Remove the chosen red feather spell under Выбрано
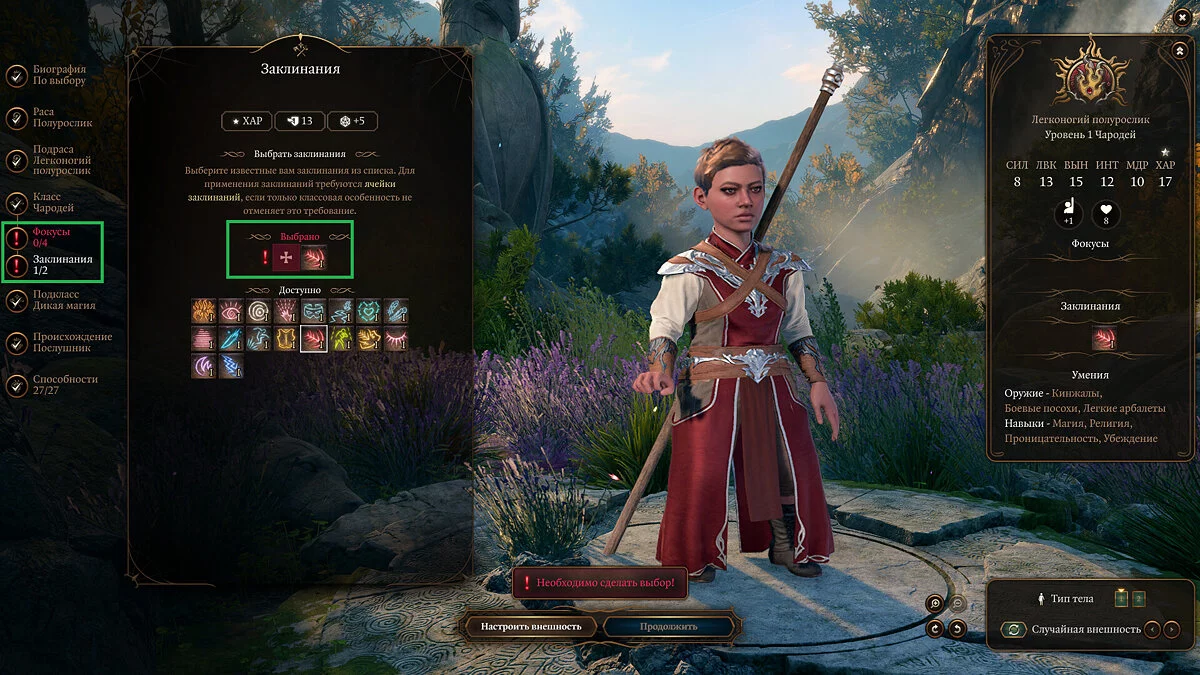 point(314,258)
